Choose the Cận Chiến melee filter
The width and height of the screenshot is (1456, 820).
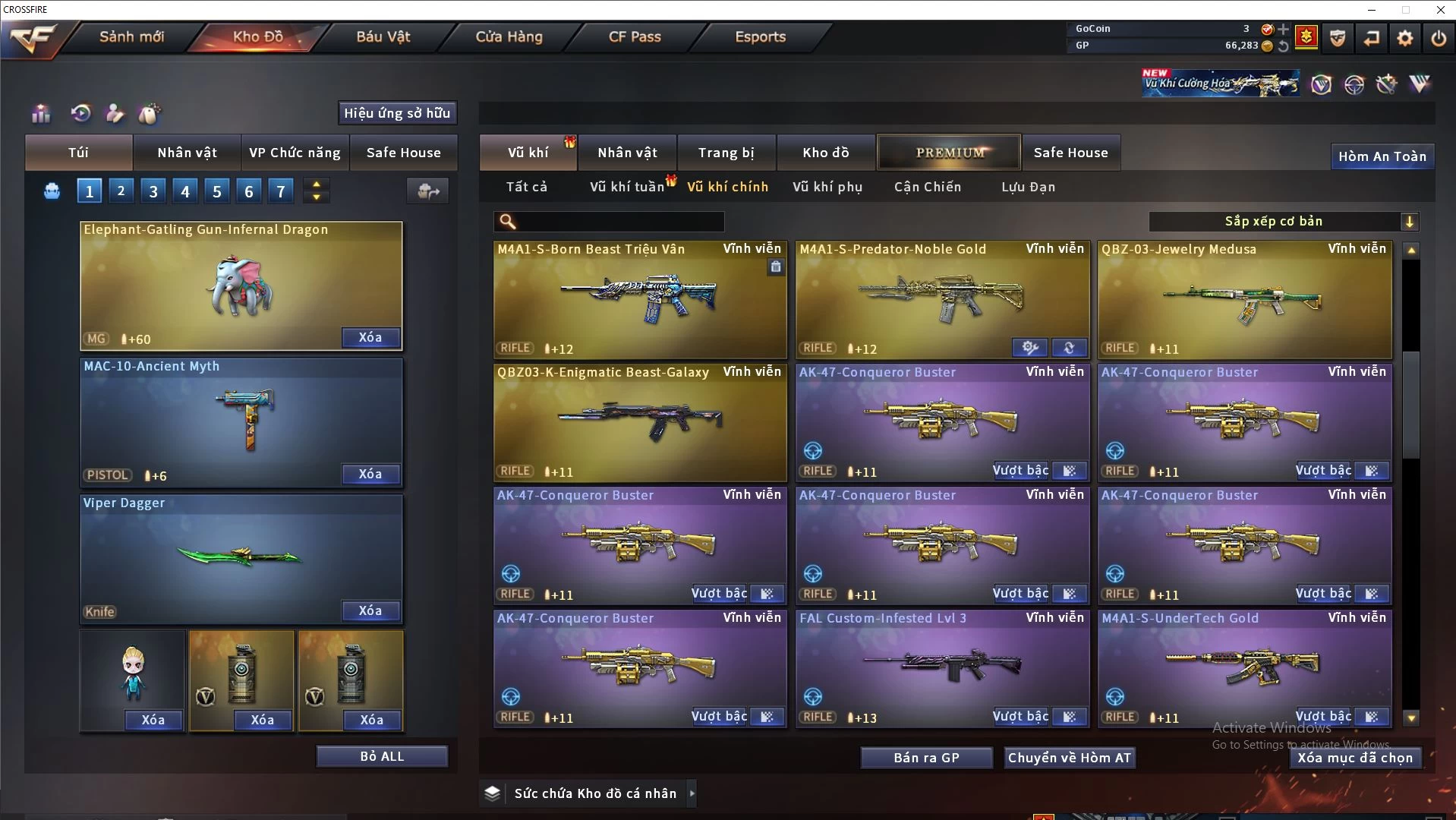pos(927,187)
